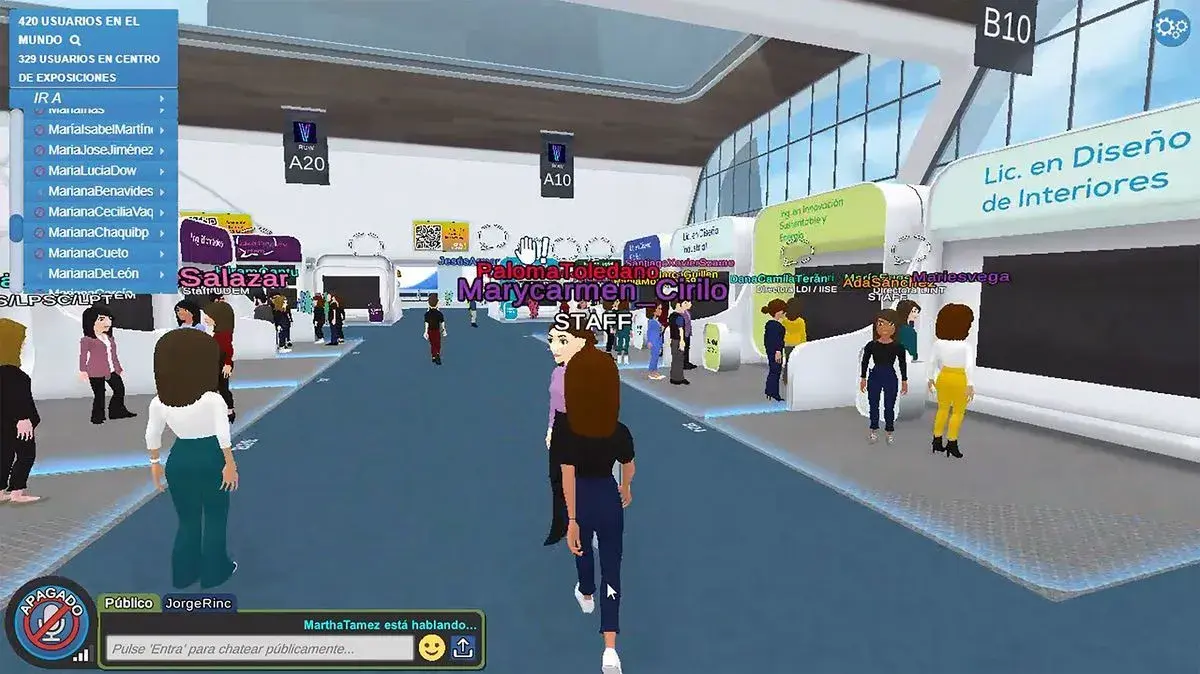Viewport: 1200px width, 674px height.
Task: Select MariaIsabelMartínez in the user list
Action: pos(100,130)
